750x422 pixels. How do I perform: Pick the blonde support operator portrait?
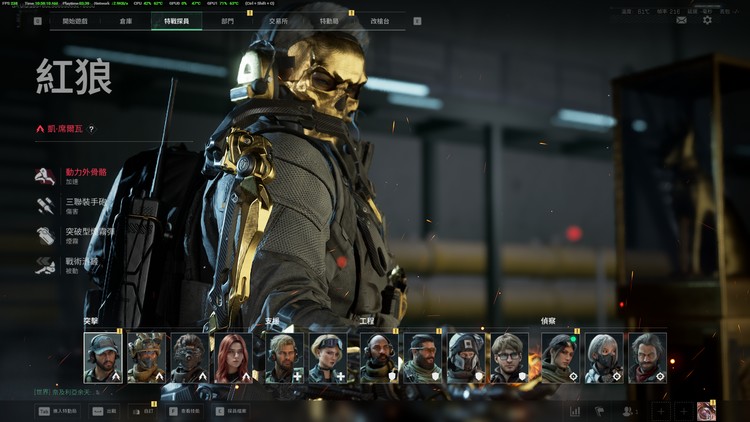pyautogui.click(x=329, y=358)
